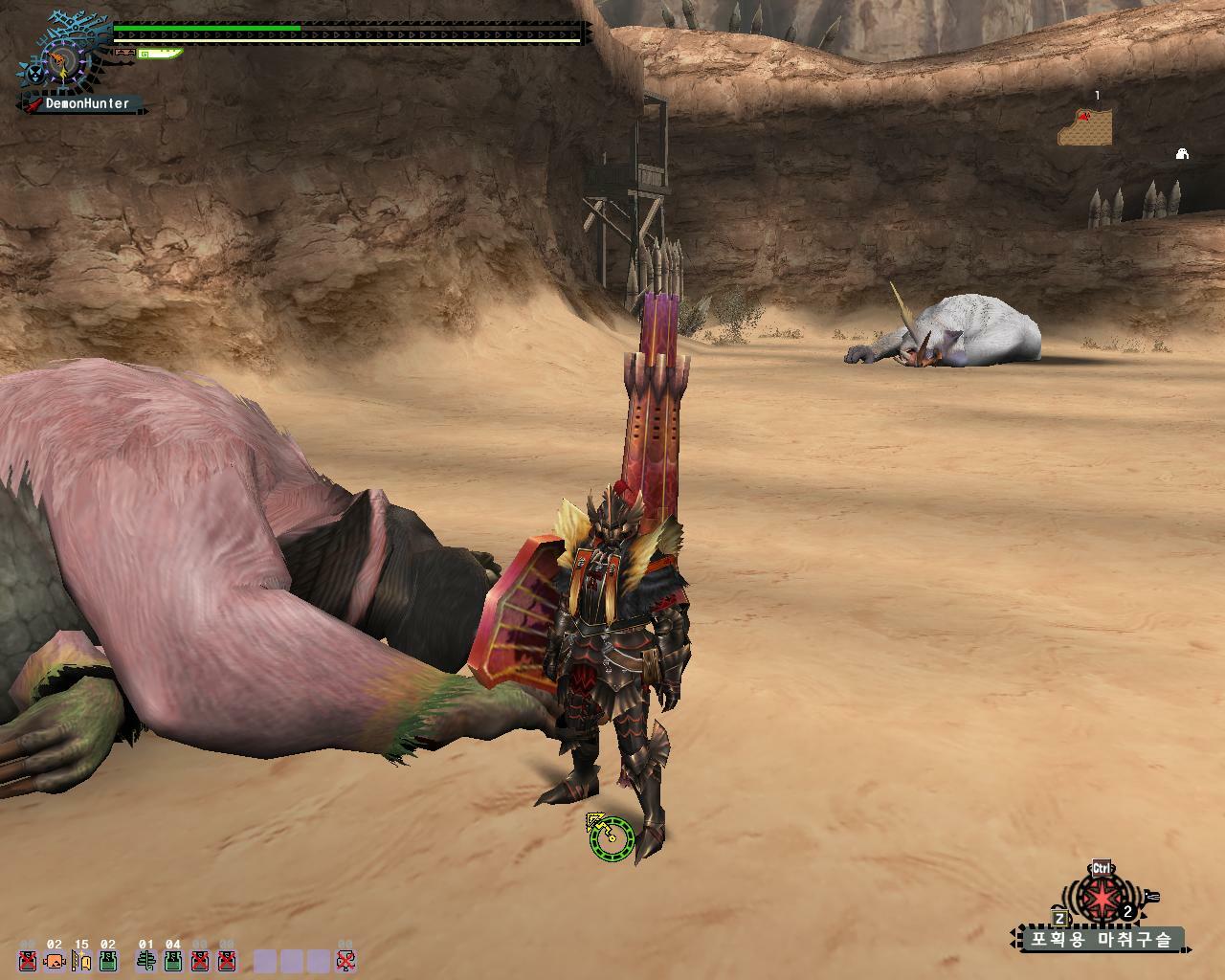Choose the herb item slot
This screenshot has width=1225, height=980.
[145, 960]
